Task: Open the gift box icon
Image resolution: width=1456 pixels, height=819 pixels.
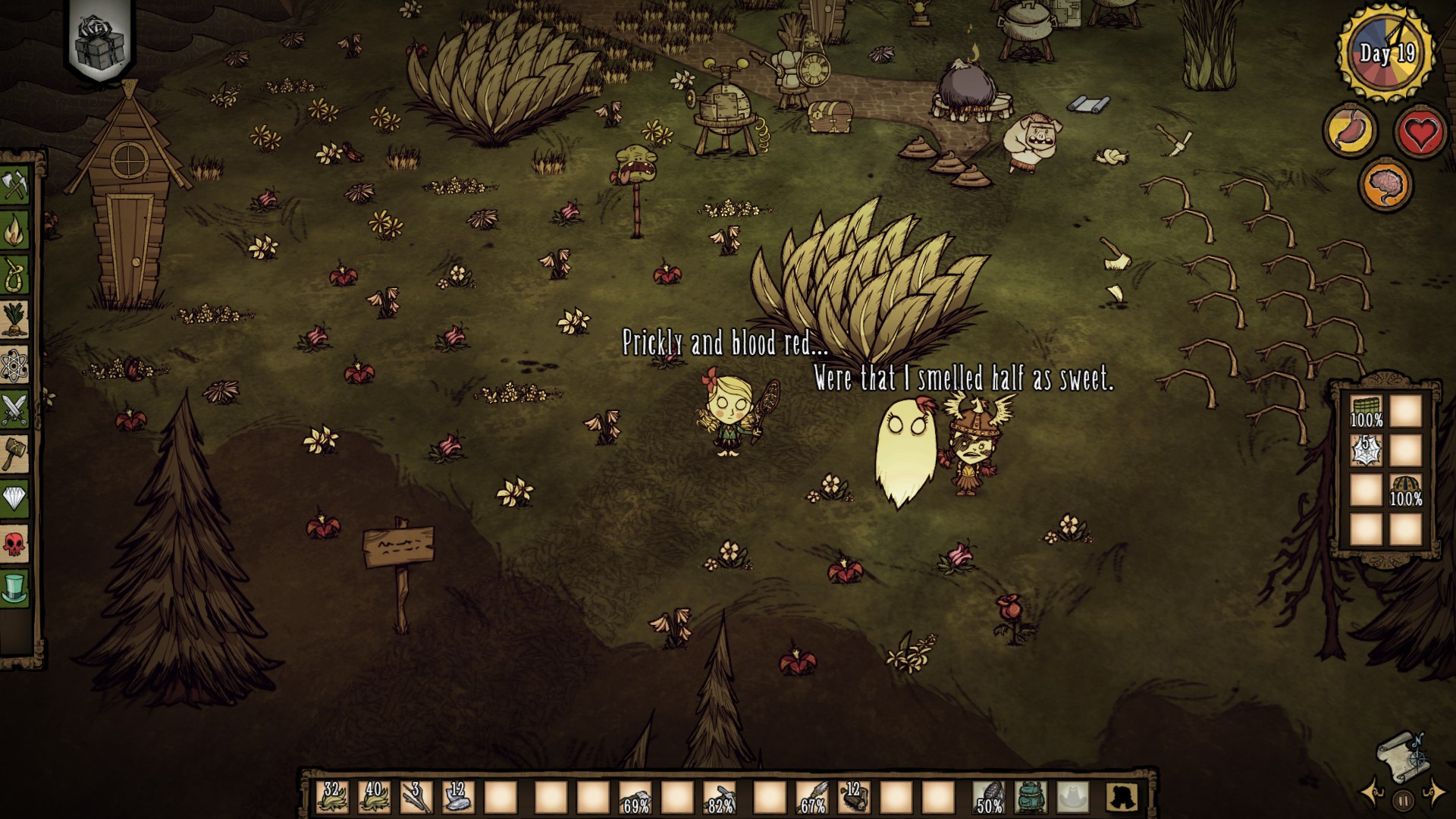Action: coord(103,39)
